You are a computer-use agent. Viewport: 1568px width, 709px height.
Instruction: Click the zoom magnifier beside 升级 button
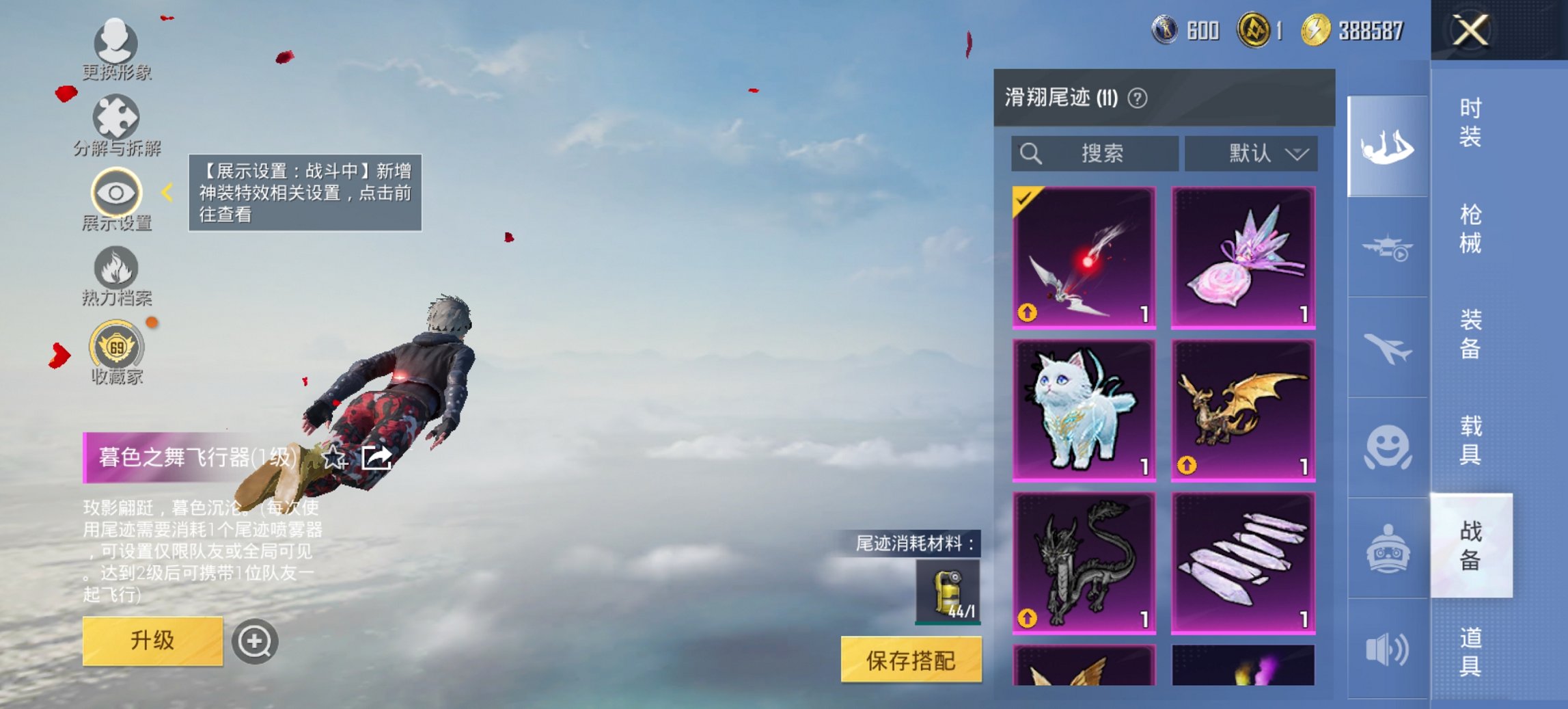pos(256,641)
